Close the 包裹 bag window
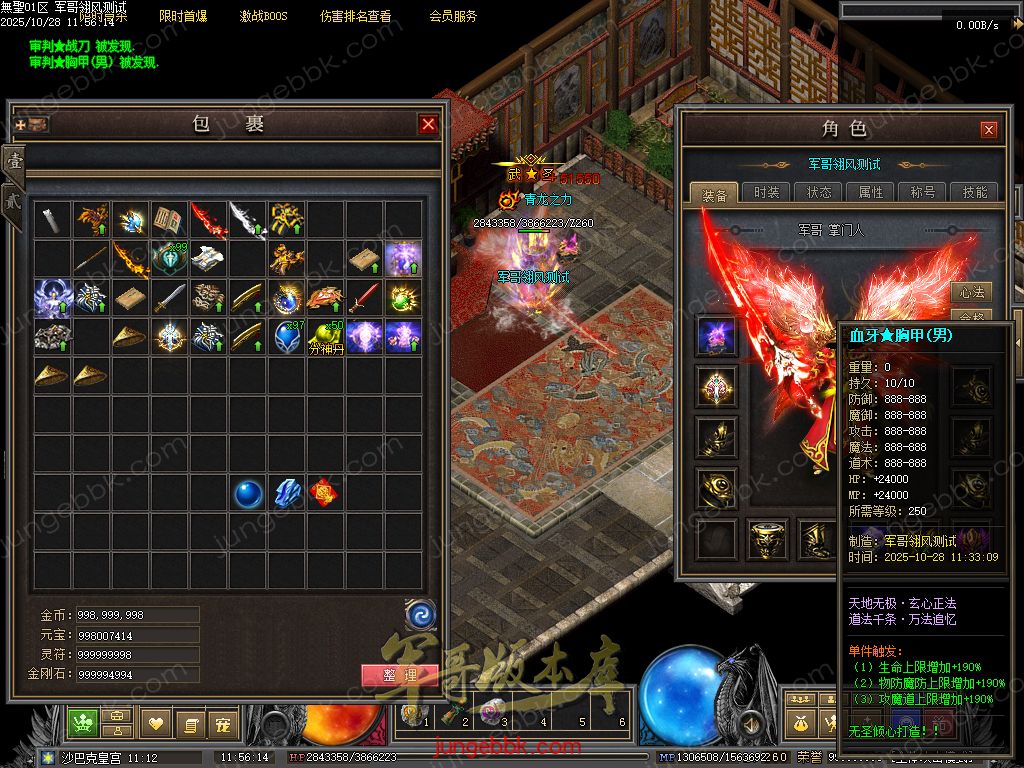 point(428,124)
